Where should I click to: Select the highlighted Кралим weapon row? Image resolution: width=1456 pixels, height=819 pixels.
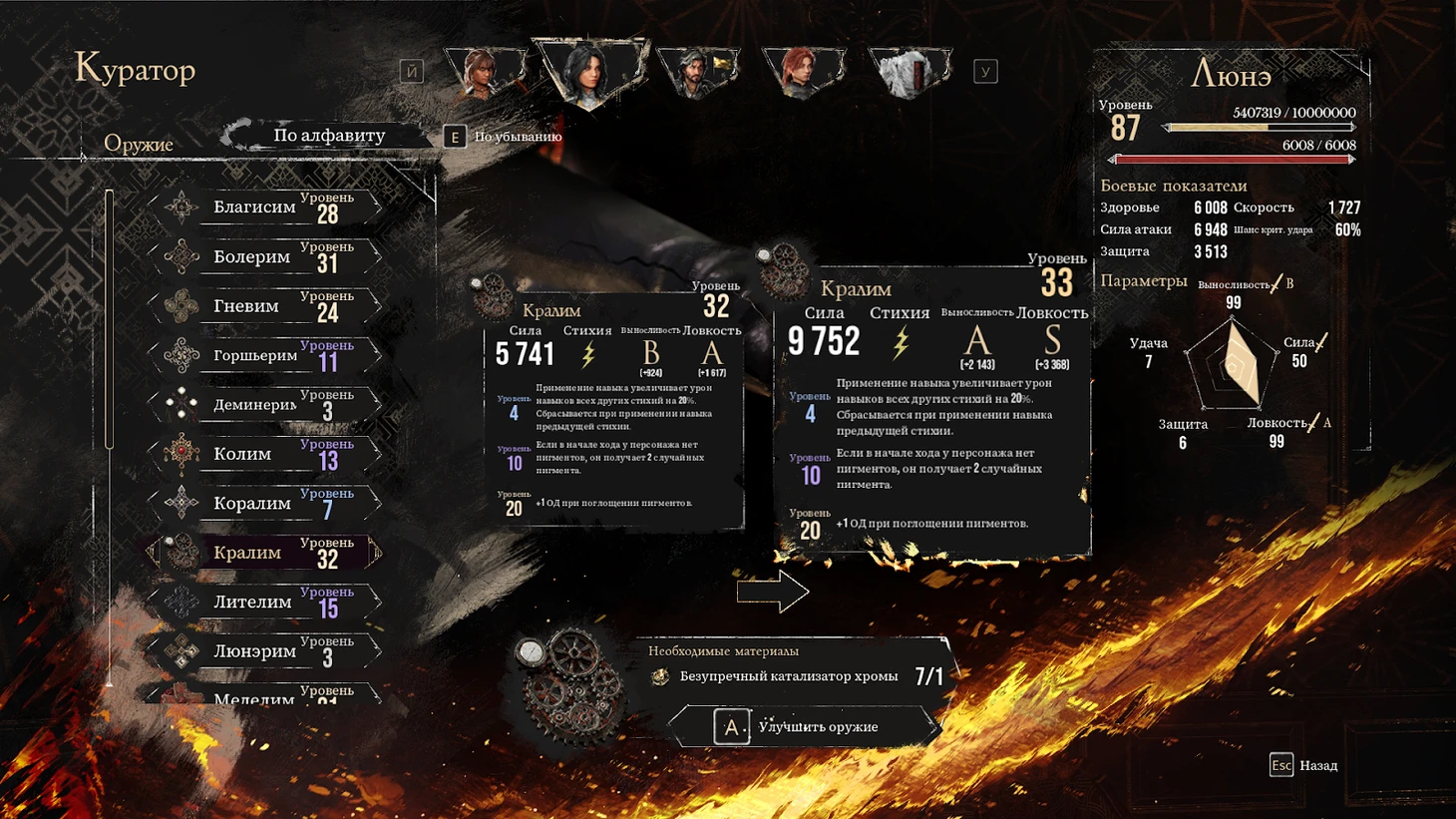pyautogui.click(x=264, y=553)
